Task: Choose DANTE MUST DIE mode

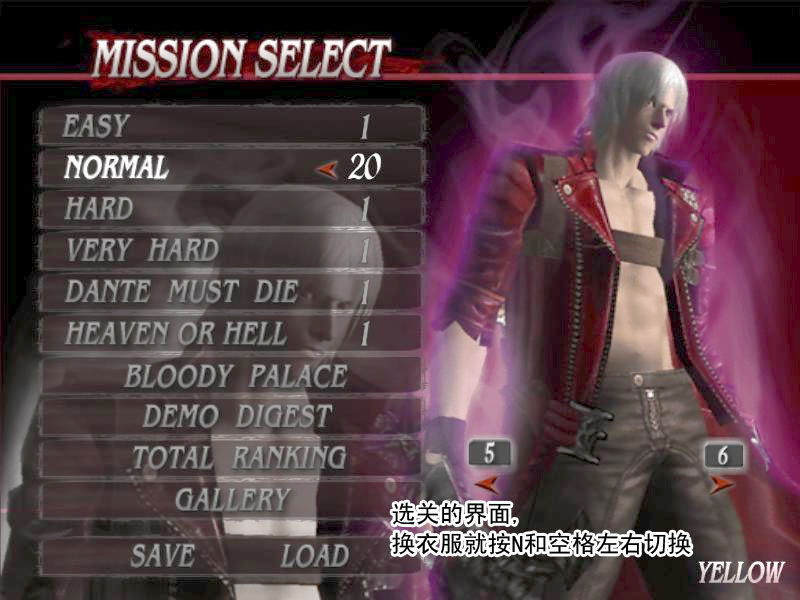Action: pos(232,291)
